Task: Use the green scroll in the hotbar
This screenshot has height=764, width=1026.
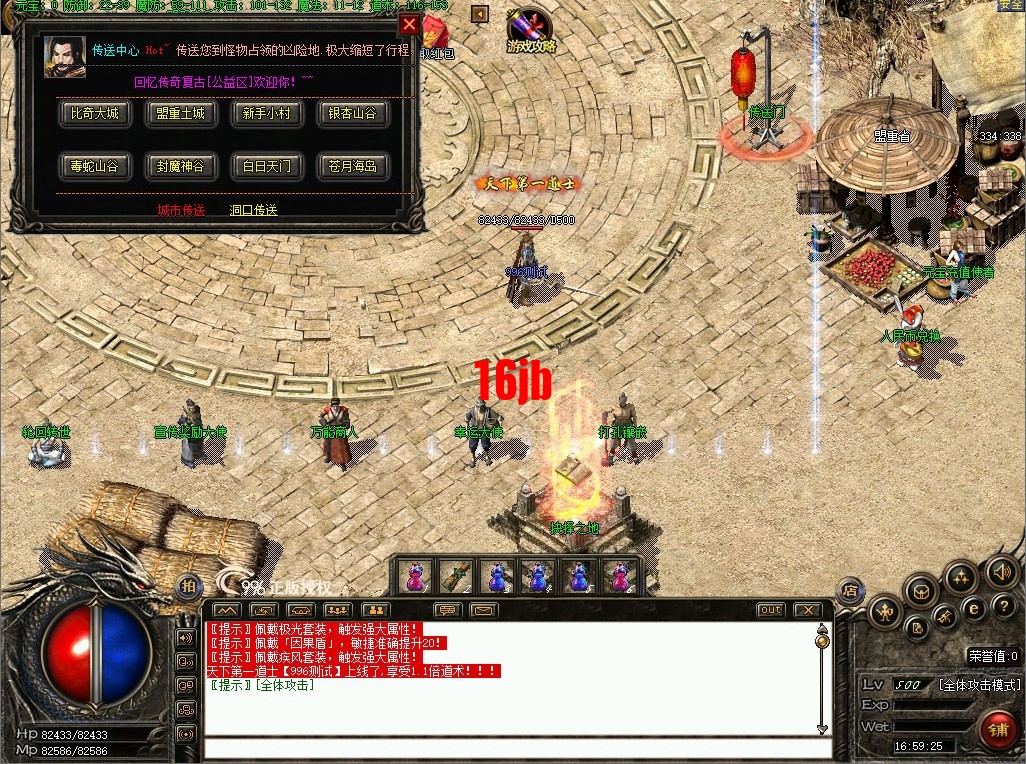Action: (x=455, y=577)
